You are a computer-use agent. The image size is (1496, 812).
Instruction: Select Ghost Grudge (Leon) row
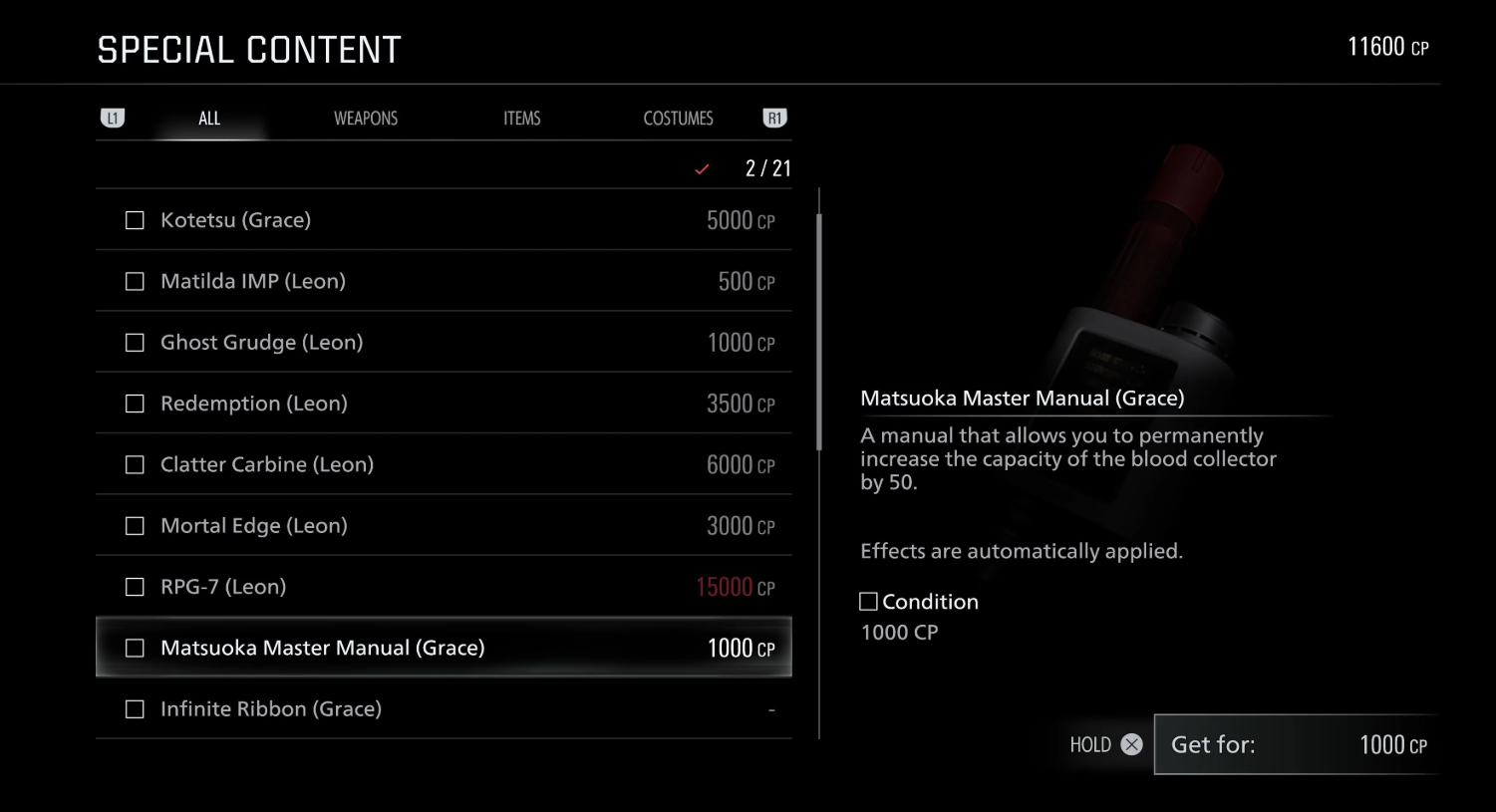(x=444, y=343)
